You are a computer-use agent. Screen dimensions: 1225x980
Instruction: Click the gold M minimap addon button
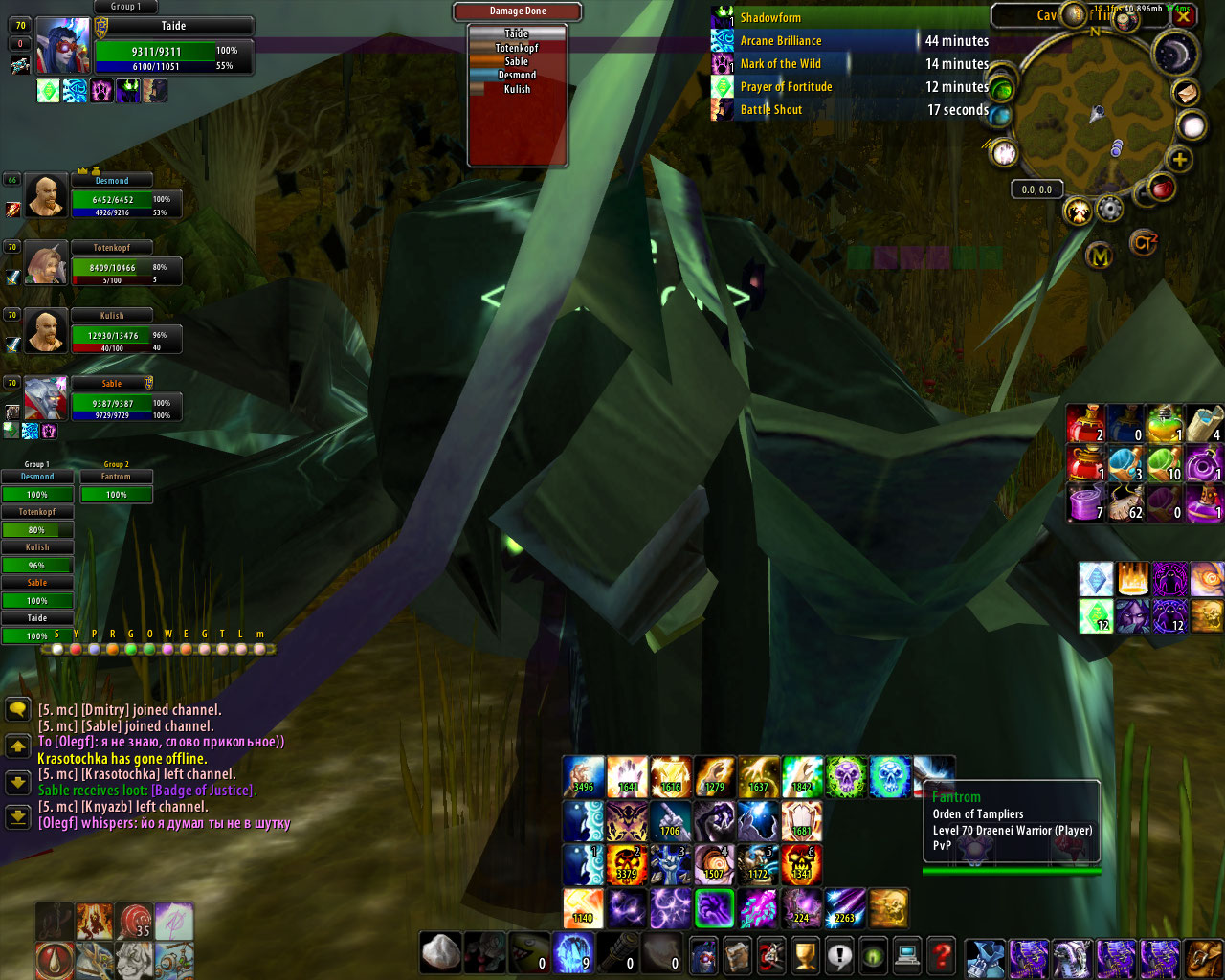(1100, 256)
